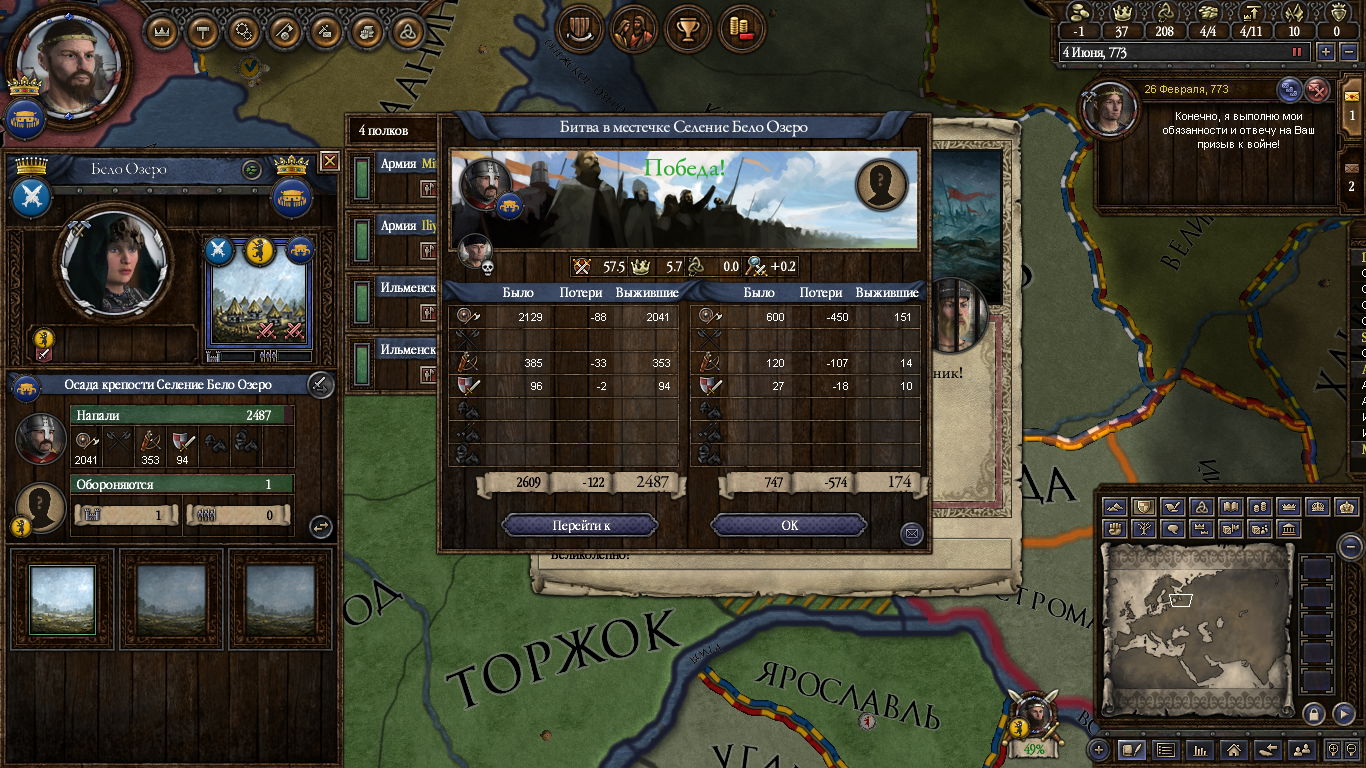Select the besieging army leader portrait
The image size is (1366, 768).
[41, 439]
